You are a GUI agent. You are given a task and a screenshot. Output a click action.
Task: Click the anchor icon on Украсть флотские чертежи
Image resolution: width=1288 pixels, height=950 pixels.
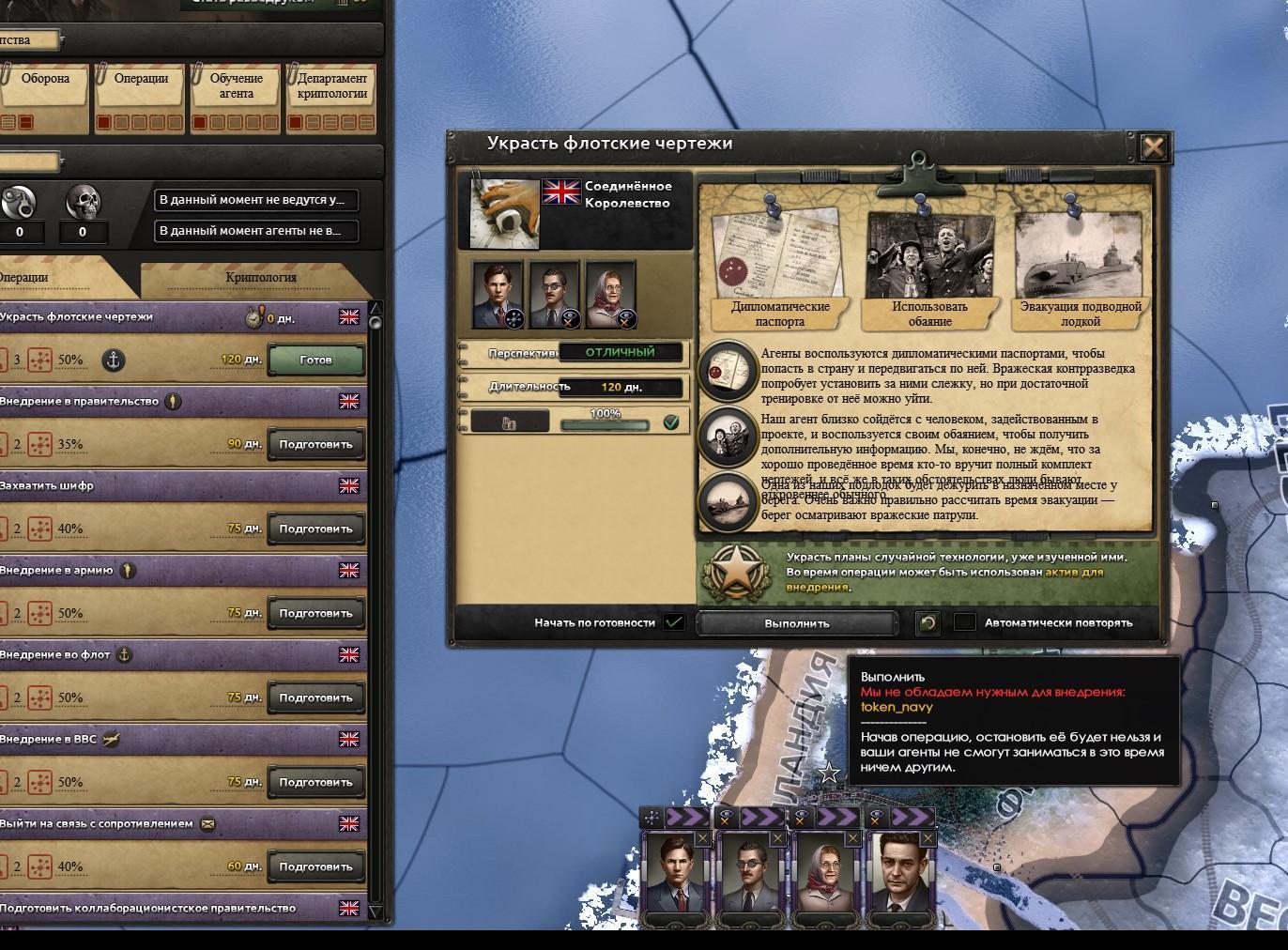[113, 360]
